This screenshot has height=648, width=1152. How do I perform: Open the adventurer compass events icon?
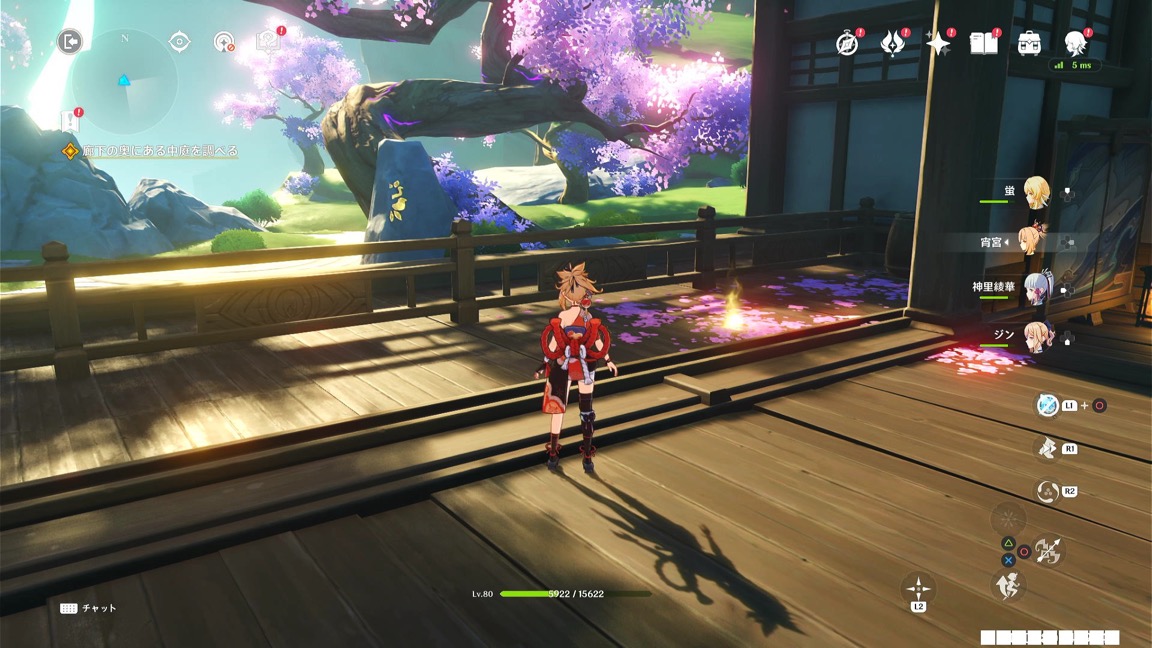point(847,44)
